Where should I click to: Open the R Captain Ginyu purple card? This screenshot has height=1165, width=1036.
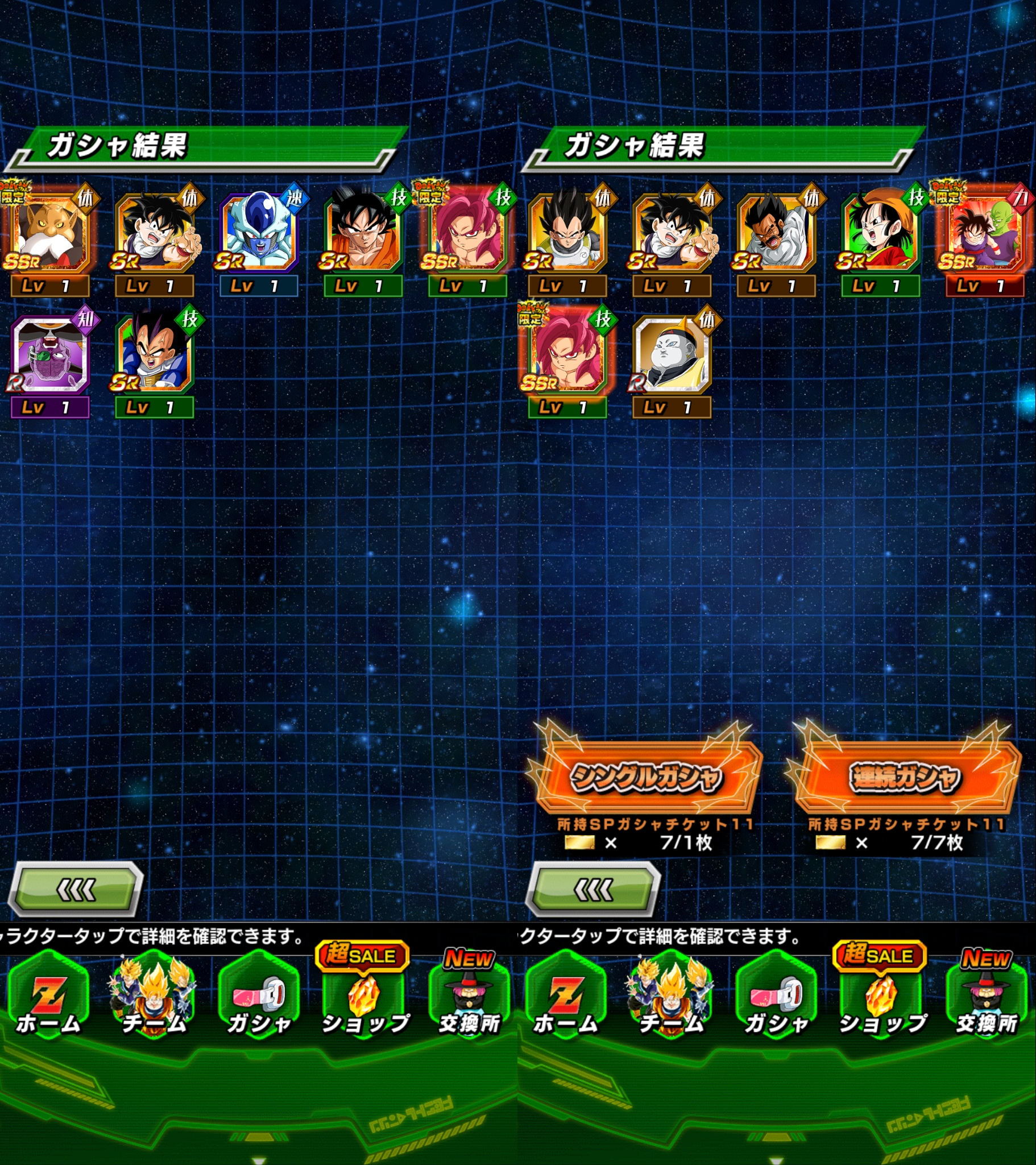[50, 356]
